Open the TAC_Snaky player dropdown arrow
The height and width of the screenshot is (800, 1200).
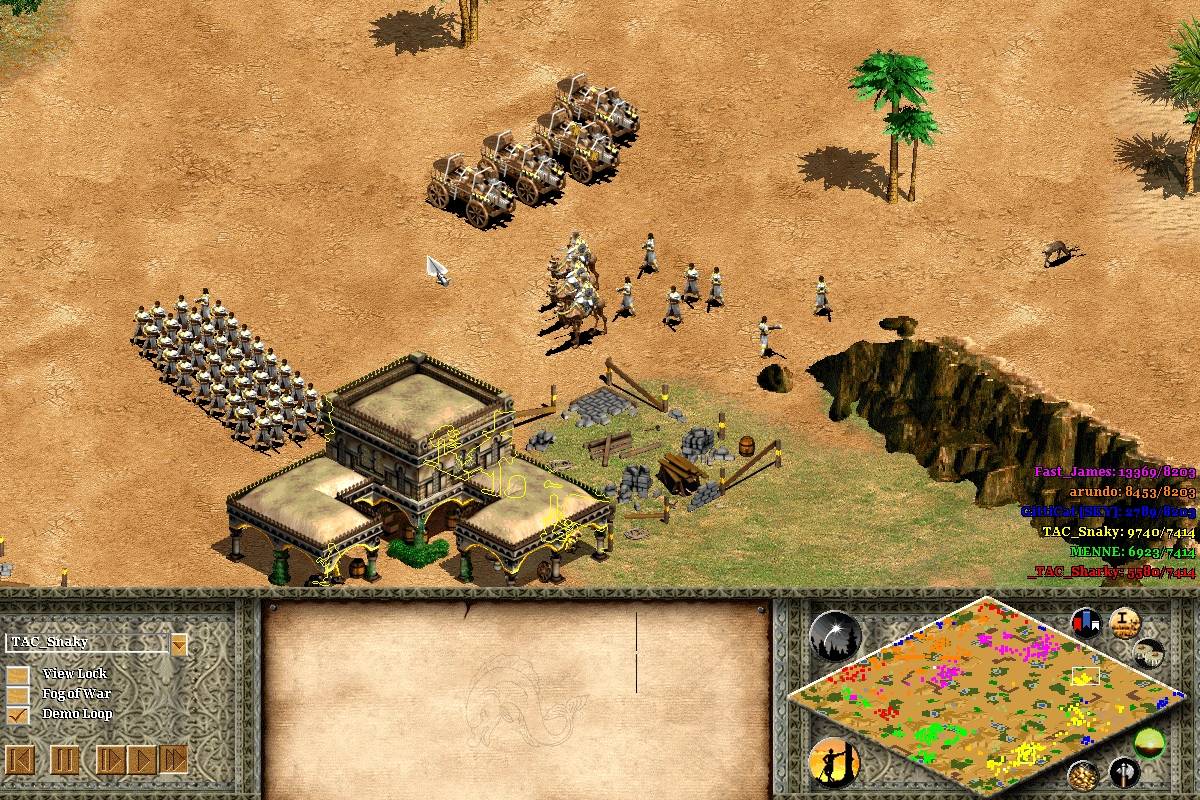[x=179, y=644]
